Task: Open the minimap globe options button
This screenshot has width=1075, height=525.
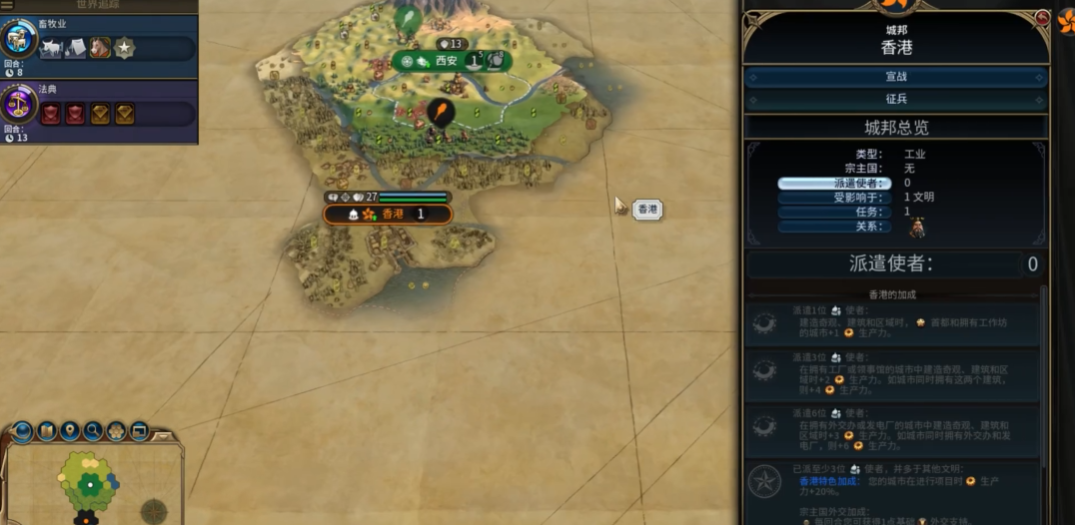Action: 23,432
